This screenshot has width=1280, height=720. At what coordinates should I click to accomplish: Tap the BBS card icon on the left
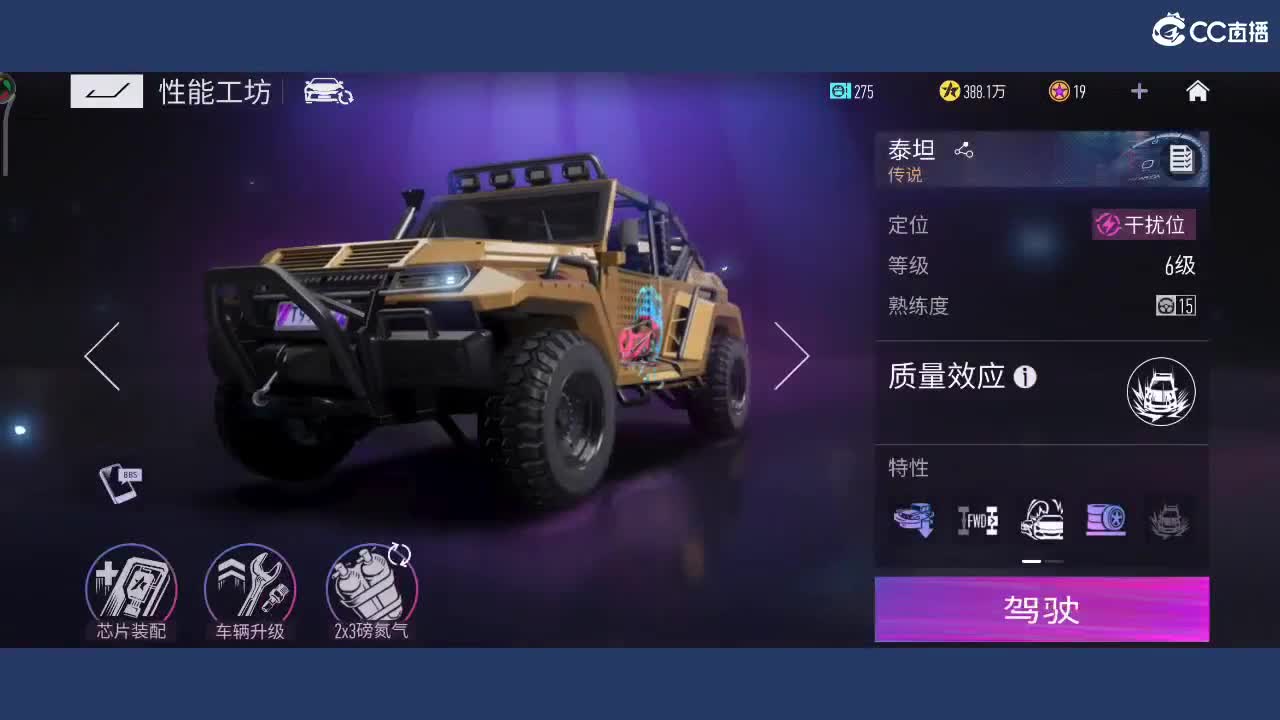click(x=120, y=483)
